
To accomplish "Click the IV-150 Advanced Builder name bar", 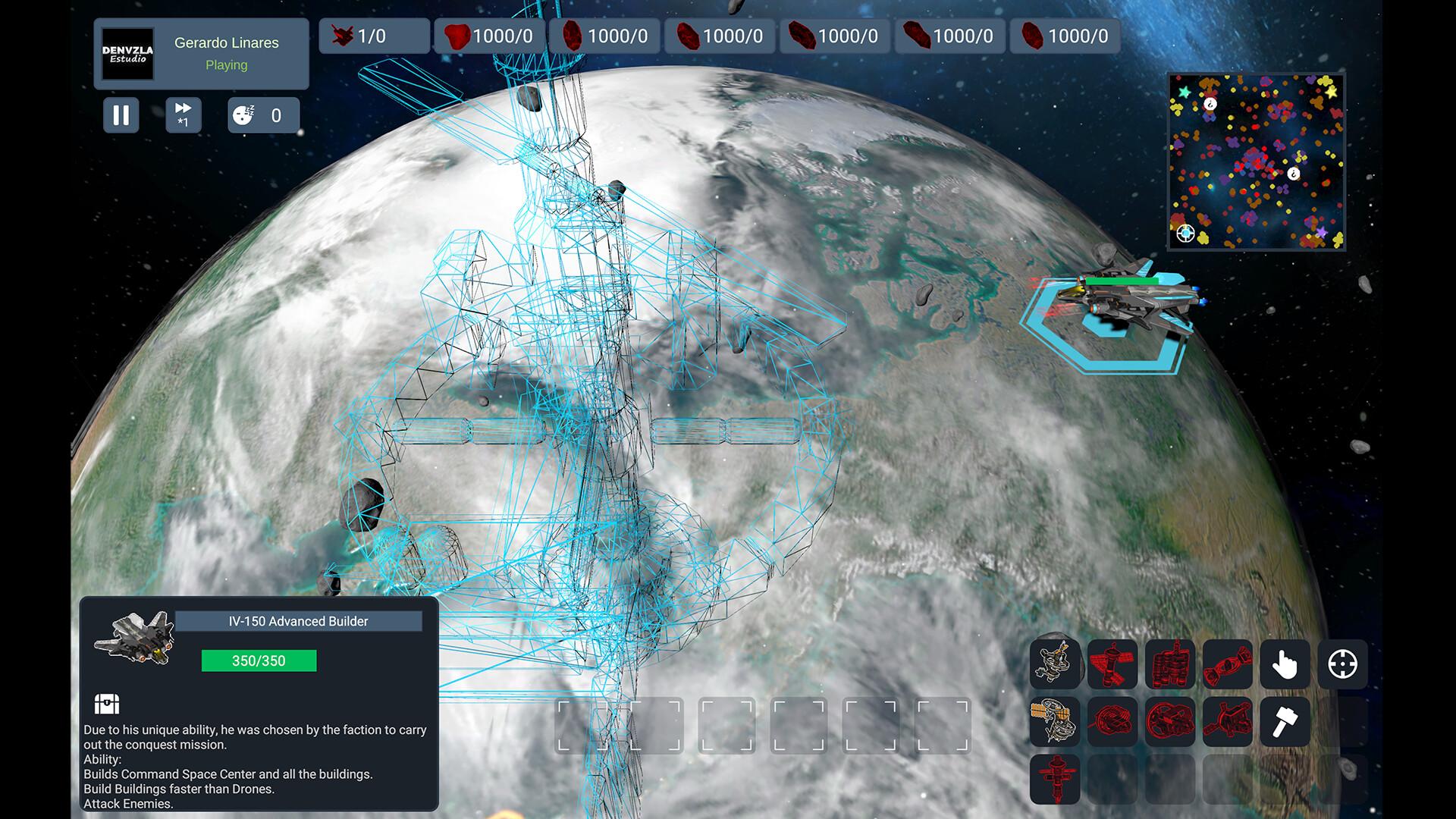I will pos(299,620).
